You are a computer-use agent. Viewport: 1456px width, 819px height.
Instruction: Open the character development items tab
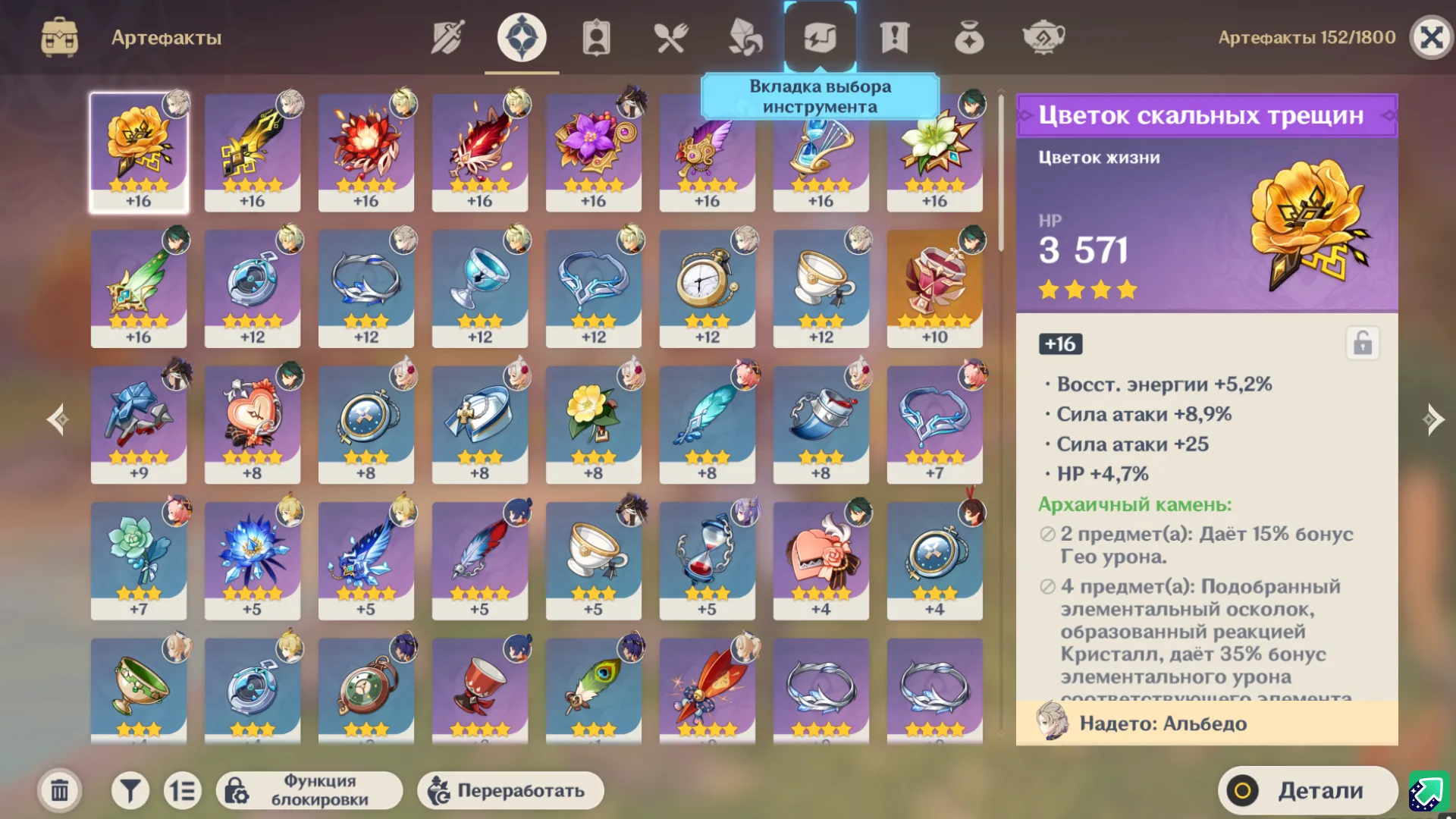595,36
